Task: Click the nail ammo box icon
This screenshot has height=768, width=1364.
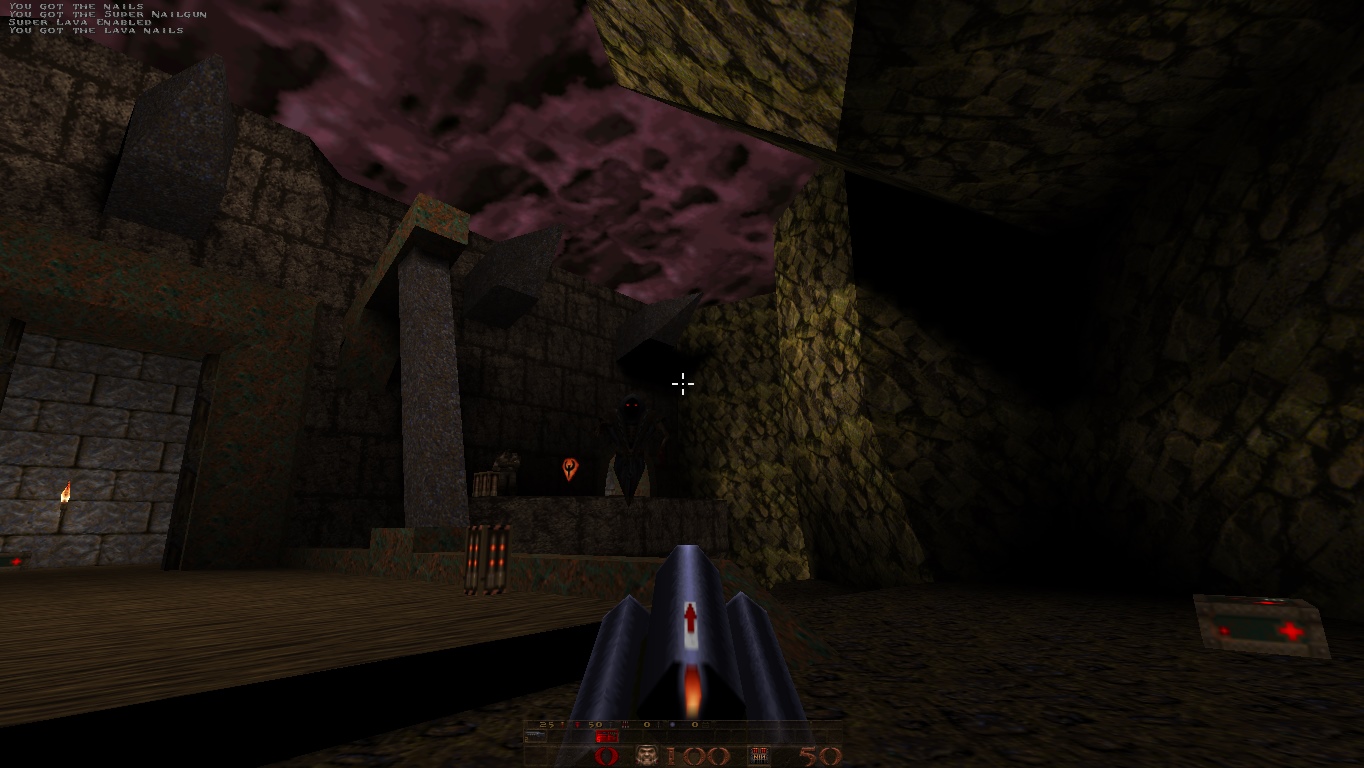Action: pyautogui.click(x=760, y=756)
